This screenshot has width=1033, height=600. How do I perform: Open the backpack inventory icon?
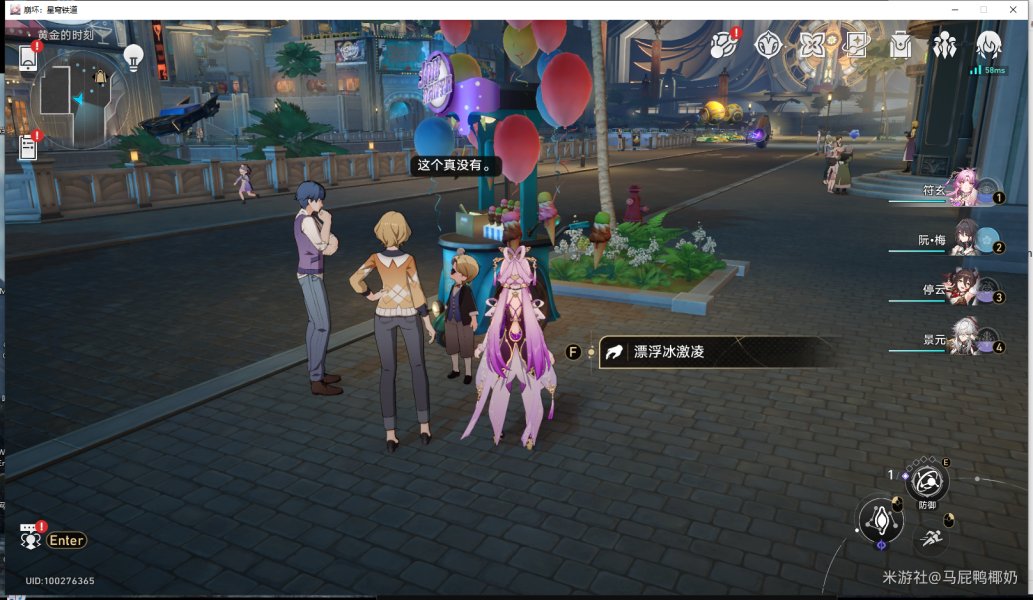pyautogui.click(x=900, y=46)
